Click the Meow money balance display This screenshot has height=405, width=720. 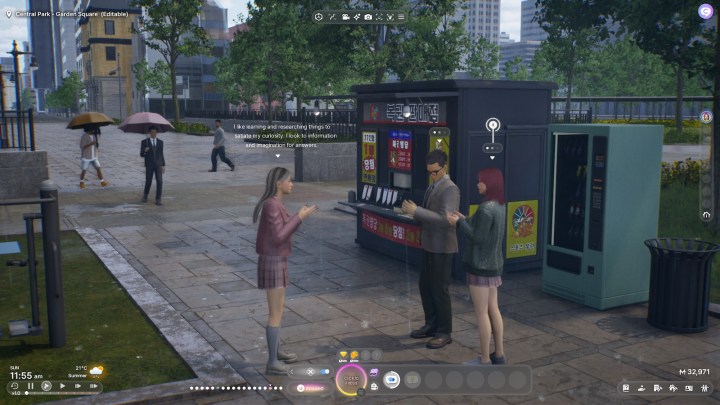[x=692, y=372]
